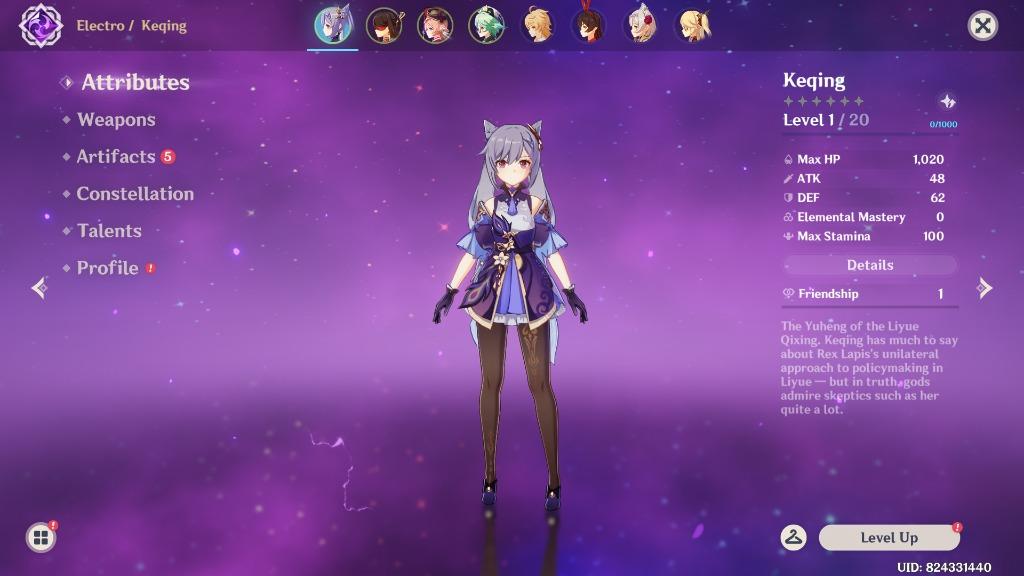Click the Electro element emblem
The image size is (1024, 576).
tap(41, 26)
